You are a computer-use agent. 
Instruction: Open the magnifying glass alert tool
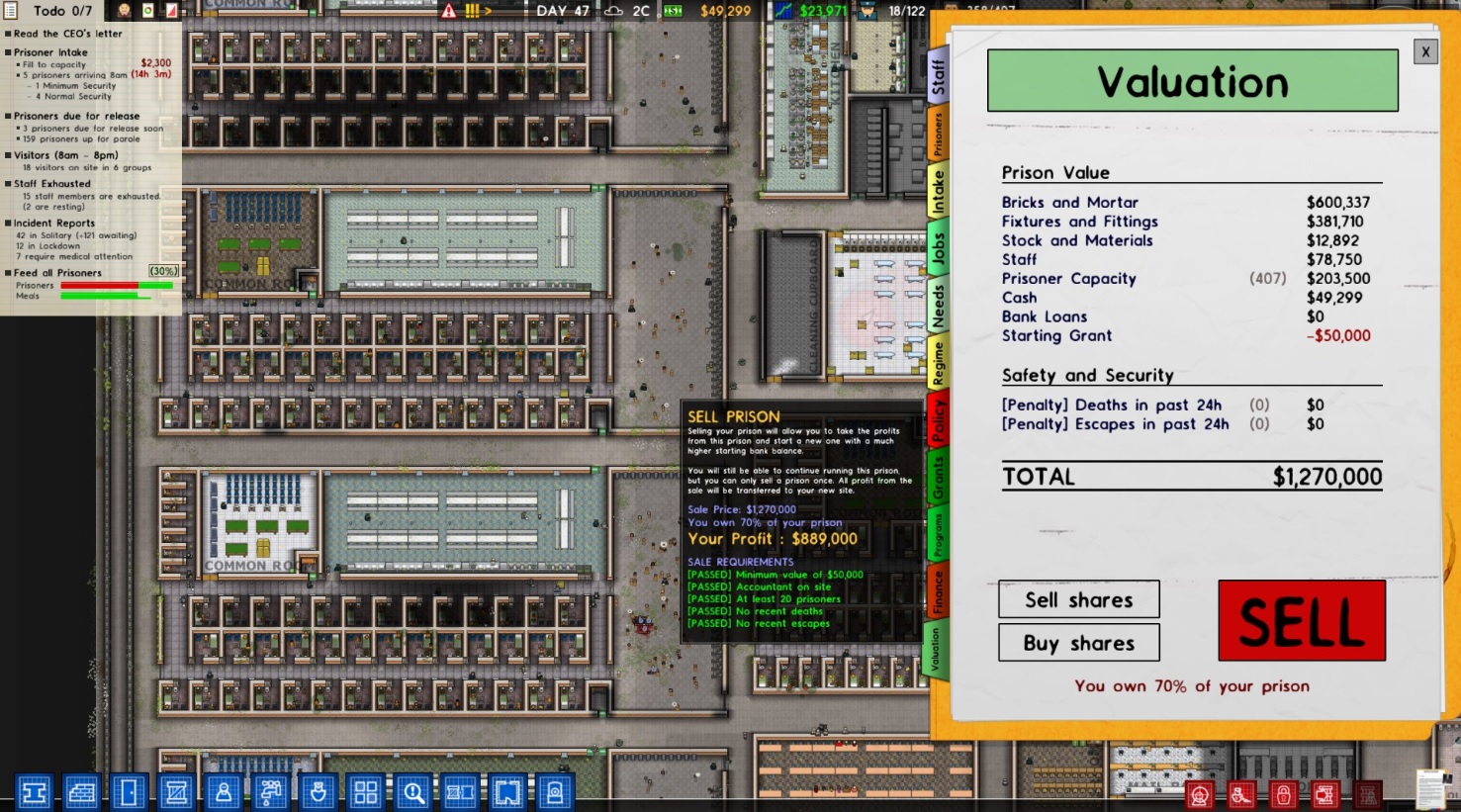click(x=412, y=792)
